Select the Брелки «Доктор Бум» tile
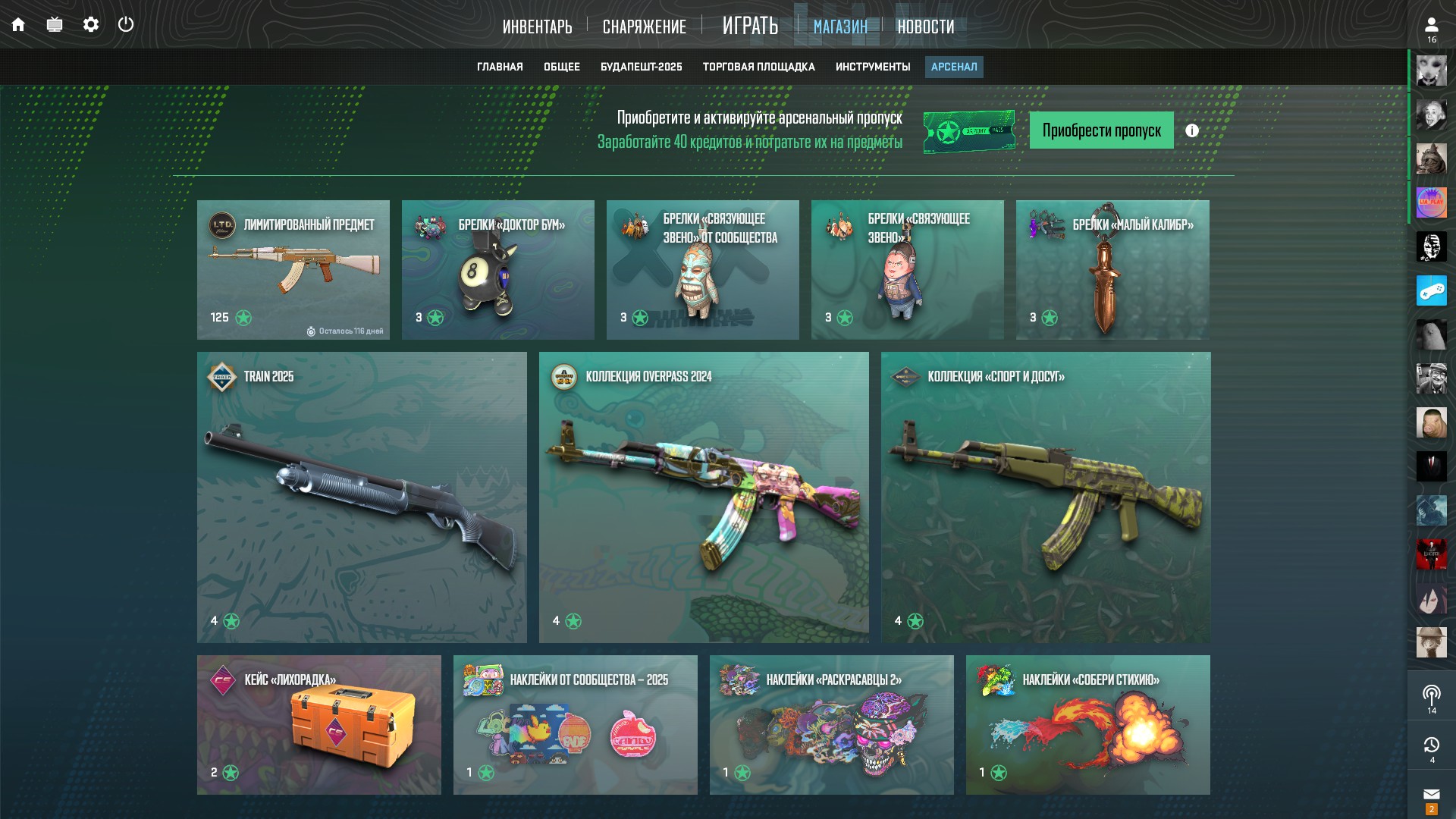 coord(497,269)
